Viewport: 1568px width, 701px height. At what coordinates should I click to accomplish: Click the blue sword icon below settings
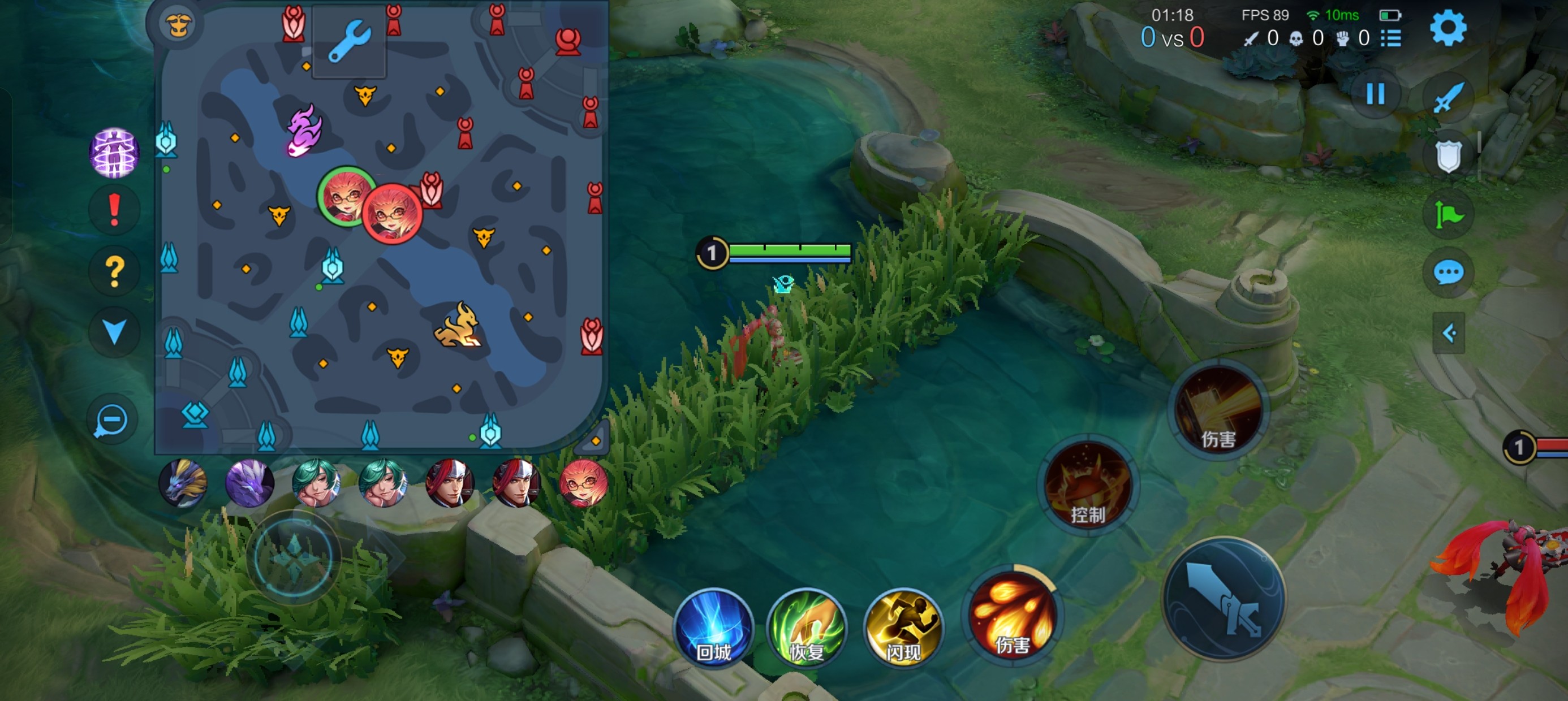[x=1448, y=97]
